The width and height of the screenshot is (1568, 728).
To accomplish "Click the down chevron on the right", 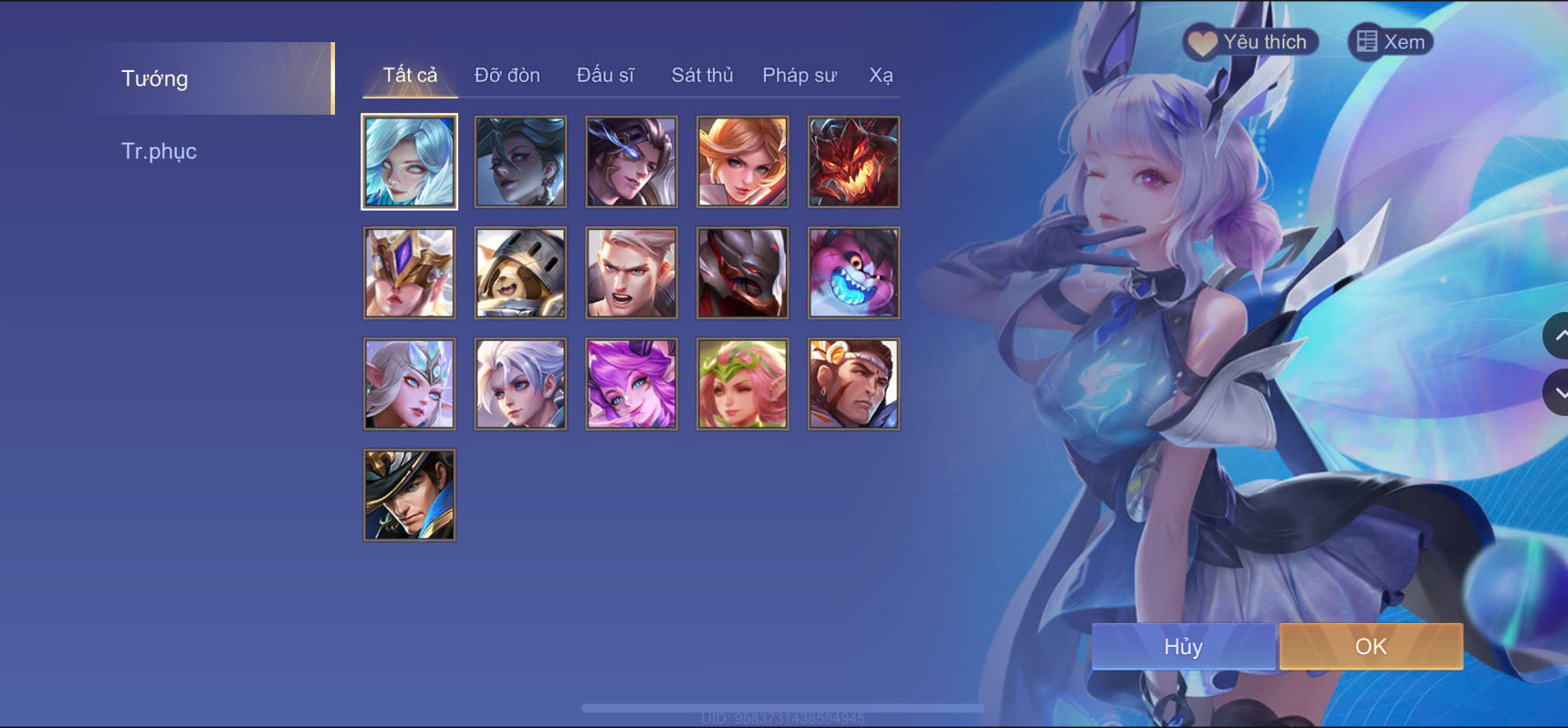I will pyautogui.click(x=1557, y=393).
